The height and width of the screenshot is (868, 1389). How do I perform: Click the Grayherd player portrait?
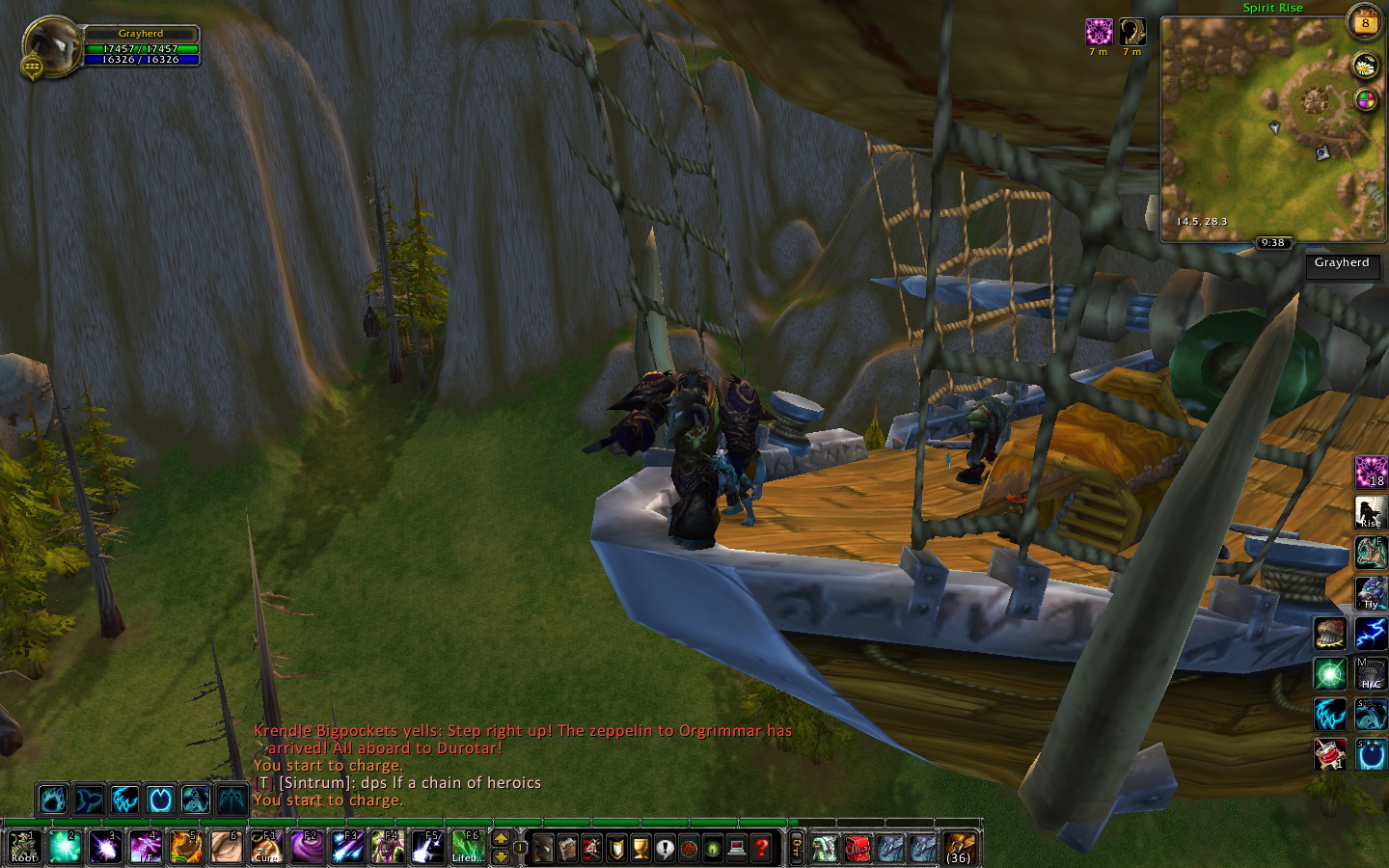click(x=50, y=46)
